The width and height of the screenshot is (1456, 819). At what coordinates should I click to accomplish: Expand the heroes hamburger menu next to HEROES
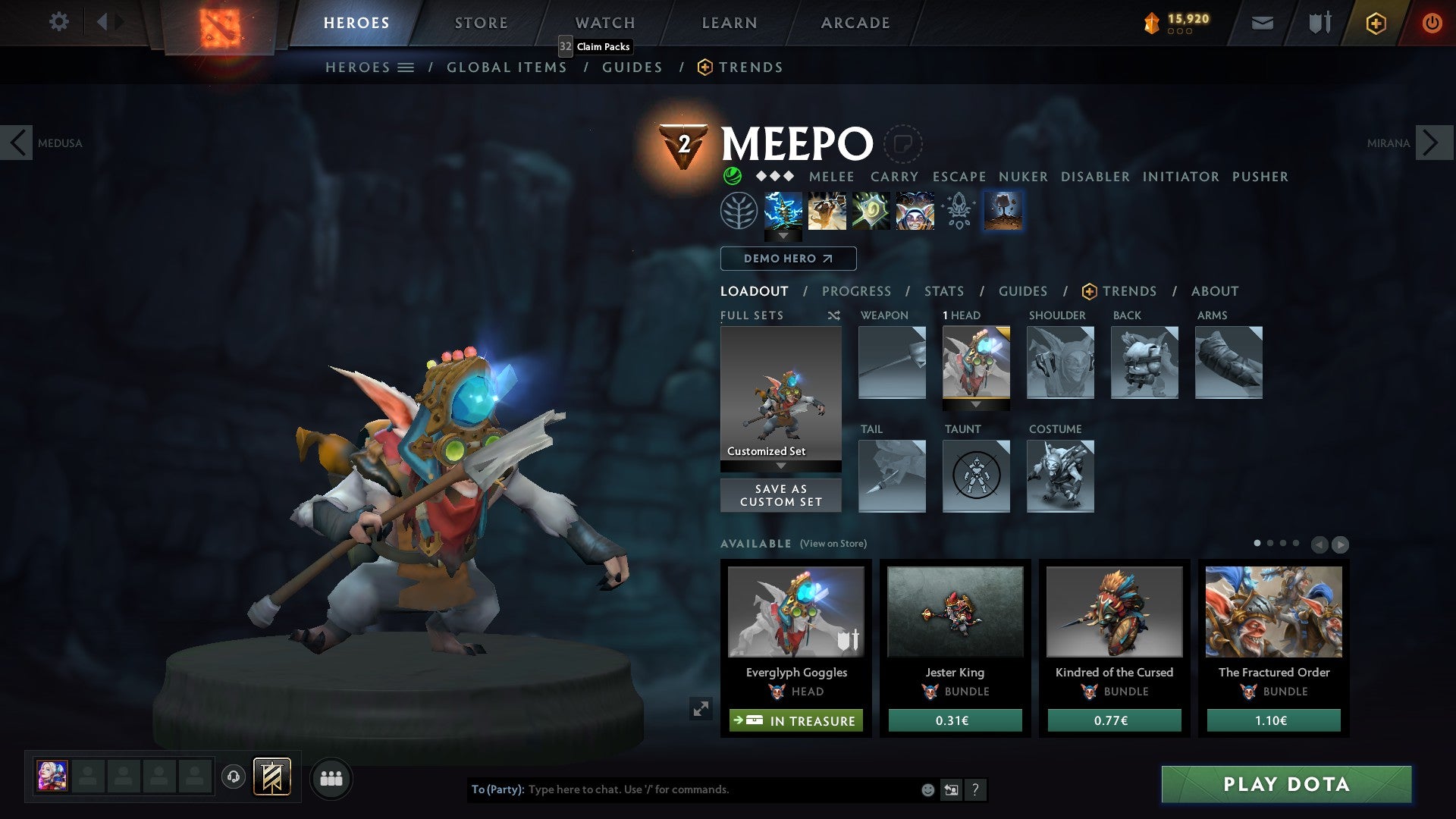click(x=406, y=67)
